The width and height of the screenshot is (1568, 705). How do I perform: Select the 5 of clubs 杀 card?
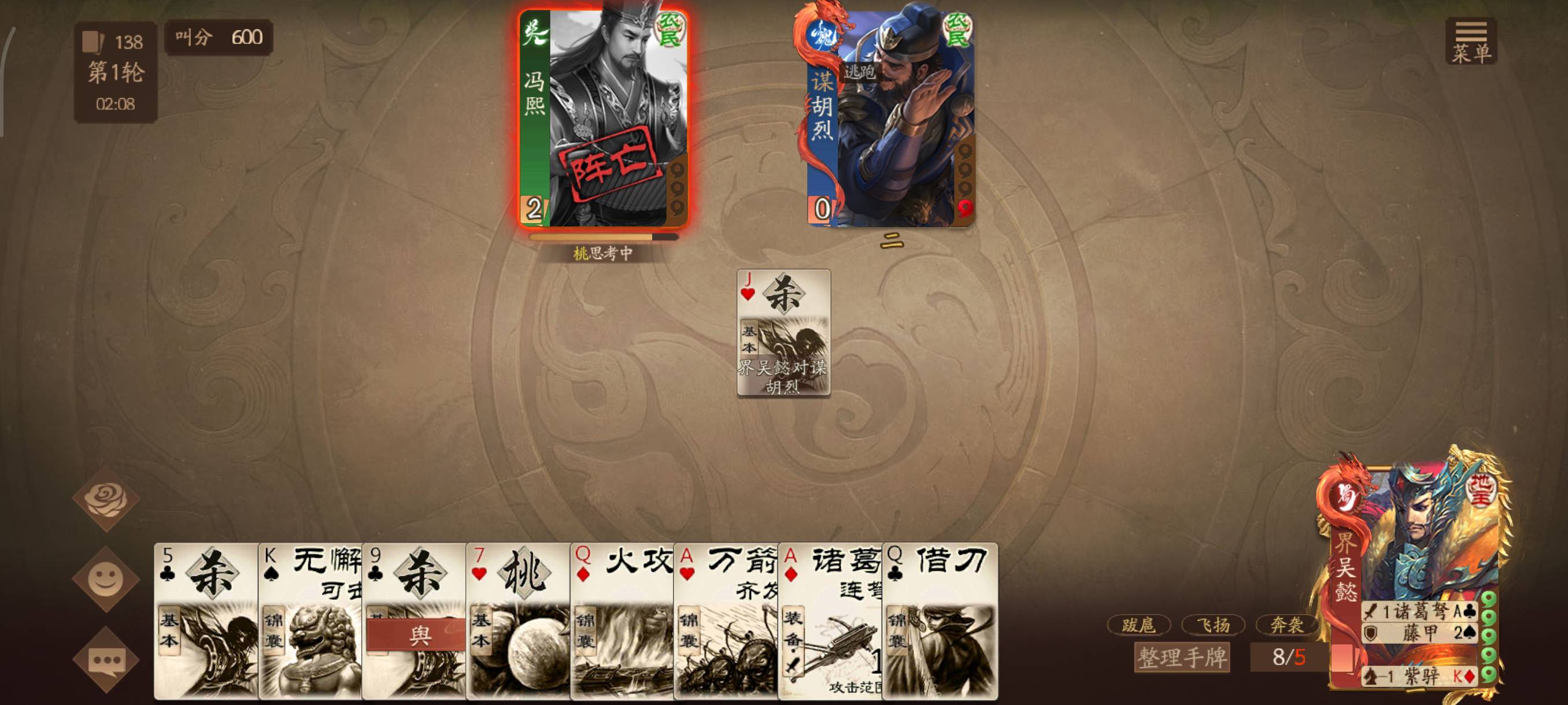pos(206,621)
